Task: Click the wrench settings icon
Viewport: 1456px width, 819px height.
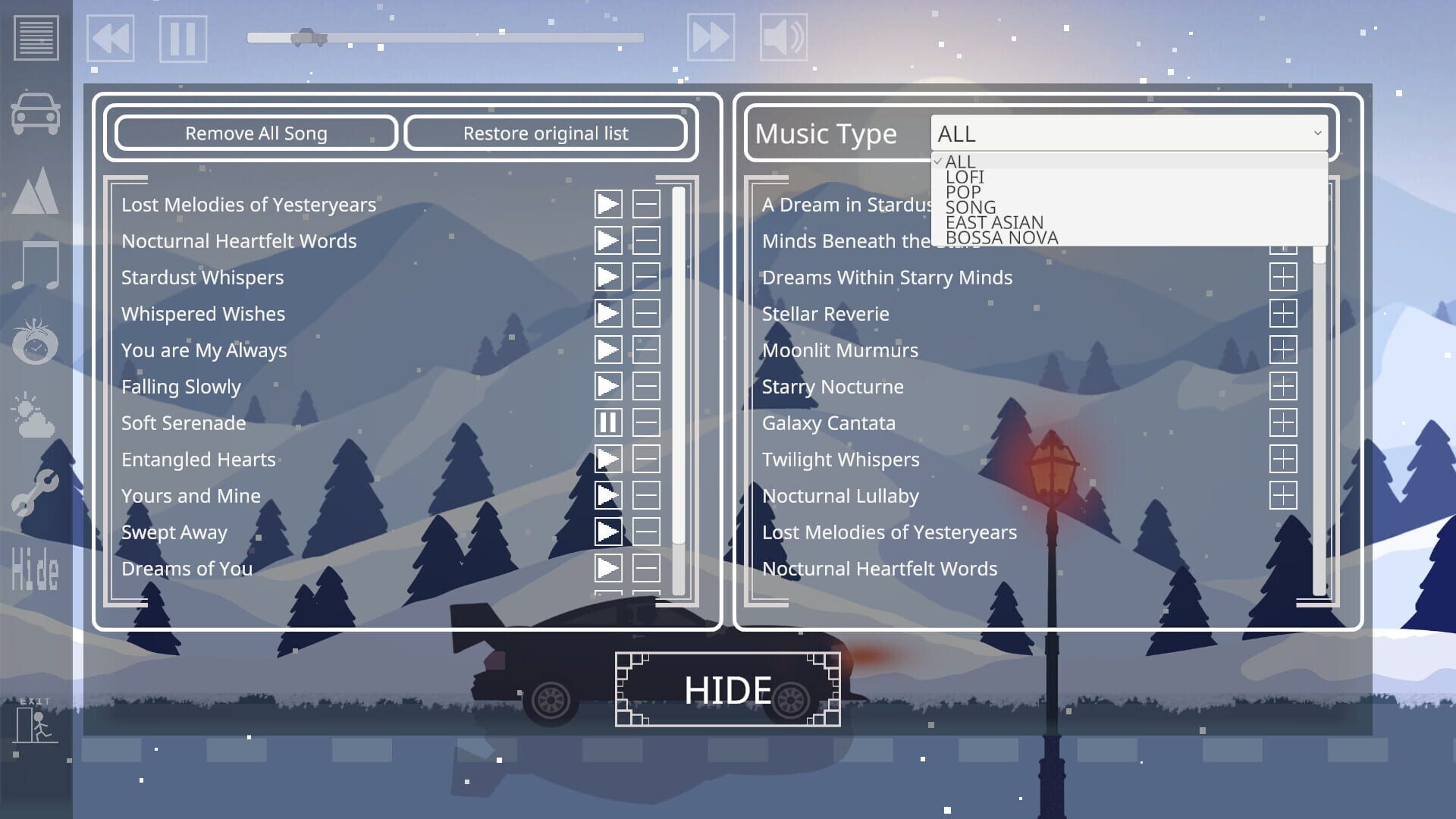Action: [x=35, y=493]
